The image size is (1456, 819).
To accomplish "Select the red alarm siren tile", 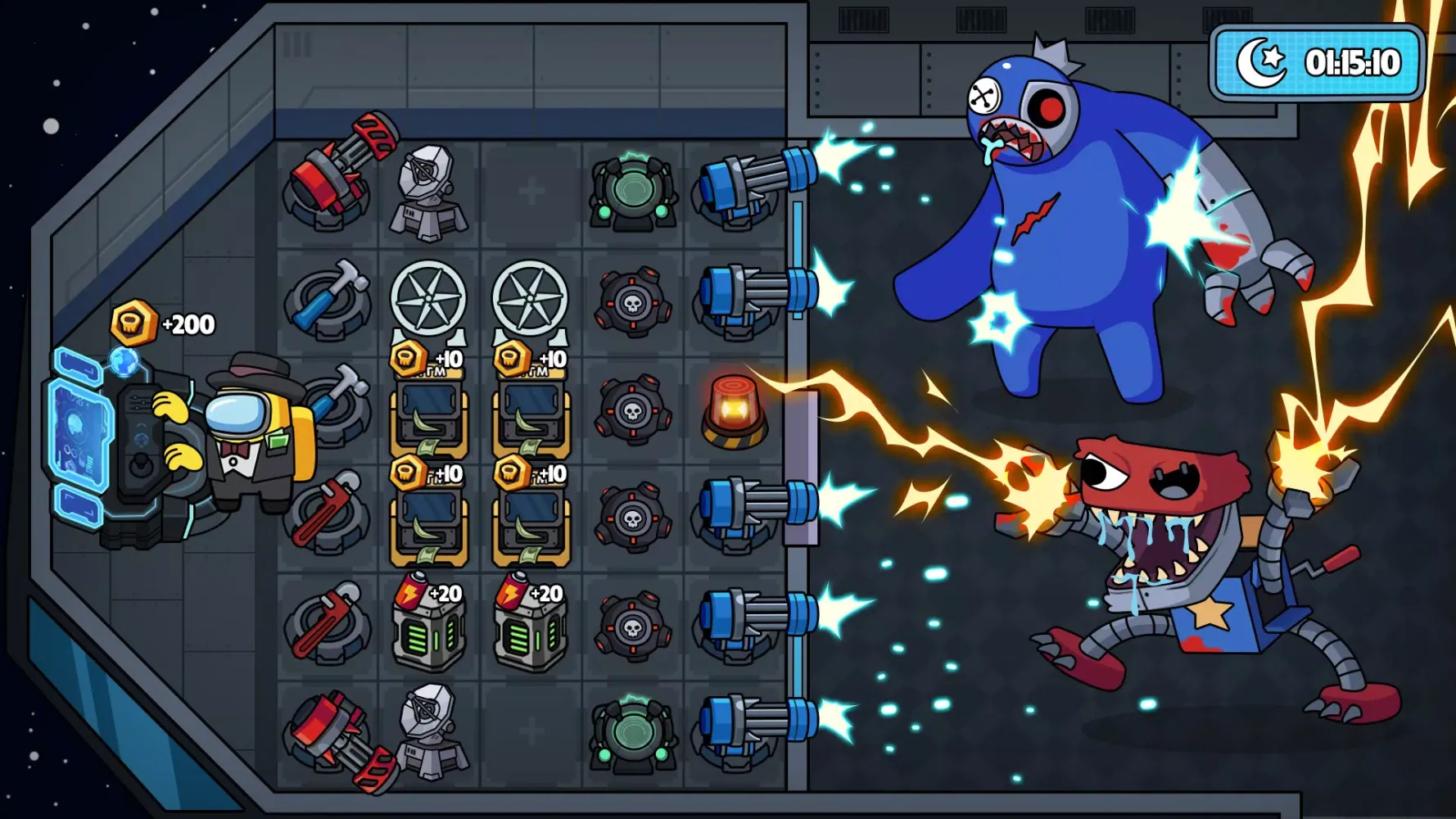I will click(734, 411).
